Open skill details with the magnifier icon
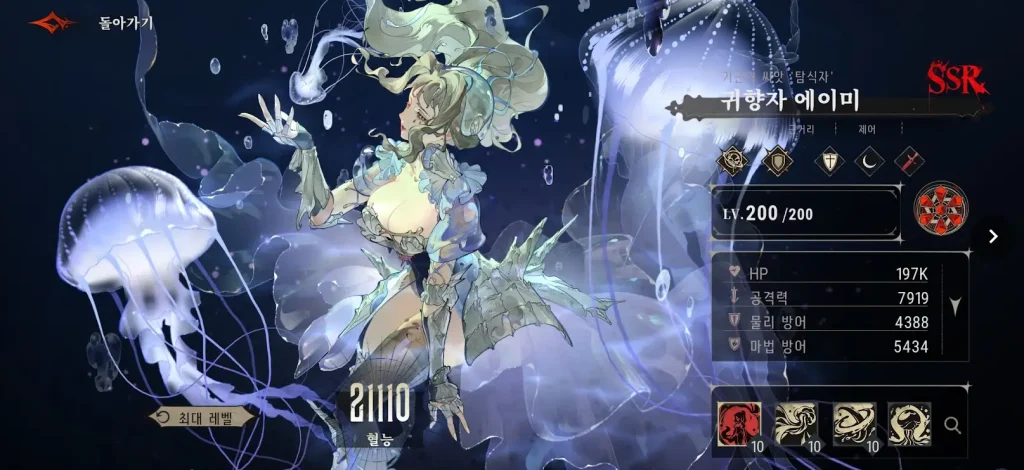Image resolution: width=1024 pixels, height=470 pixels. pos(953,425)
